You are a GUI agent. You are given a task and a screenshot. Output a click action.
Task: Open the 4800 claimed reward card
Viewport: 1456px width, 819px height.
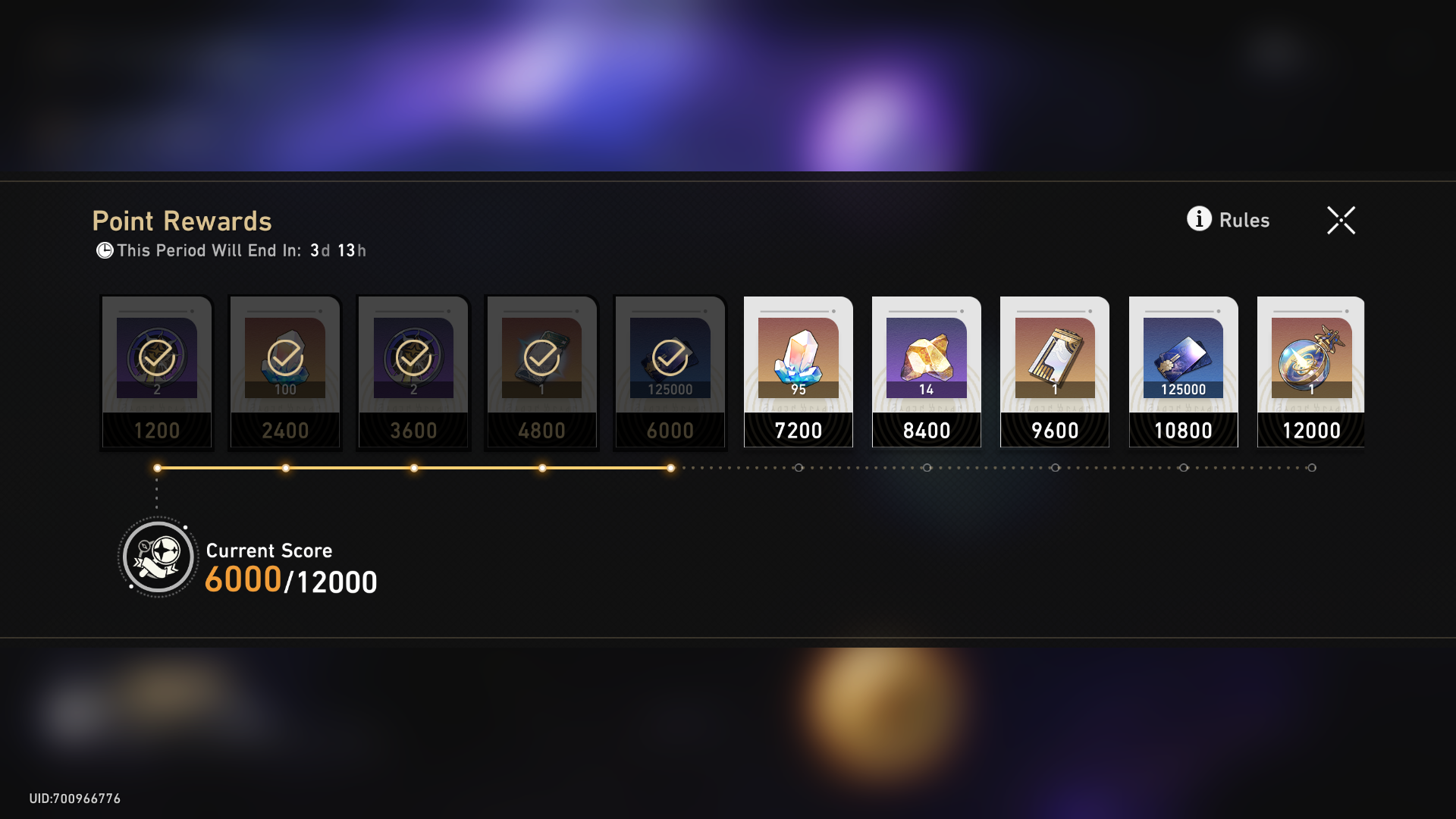tap(541, 372)
